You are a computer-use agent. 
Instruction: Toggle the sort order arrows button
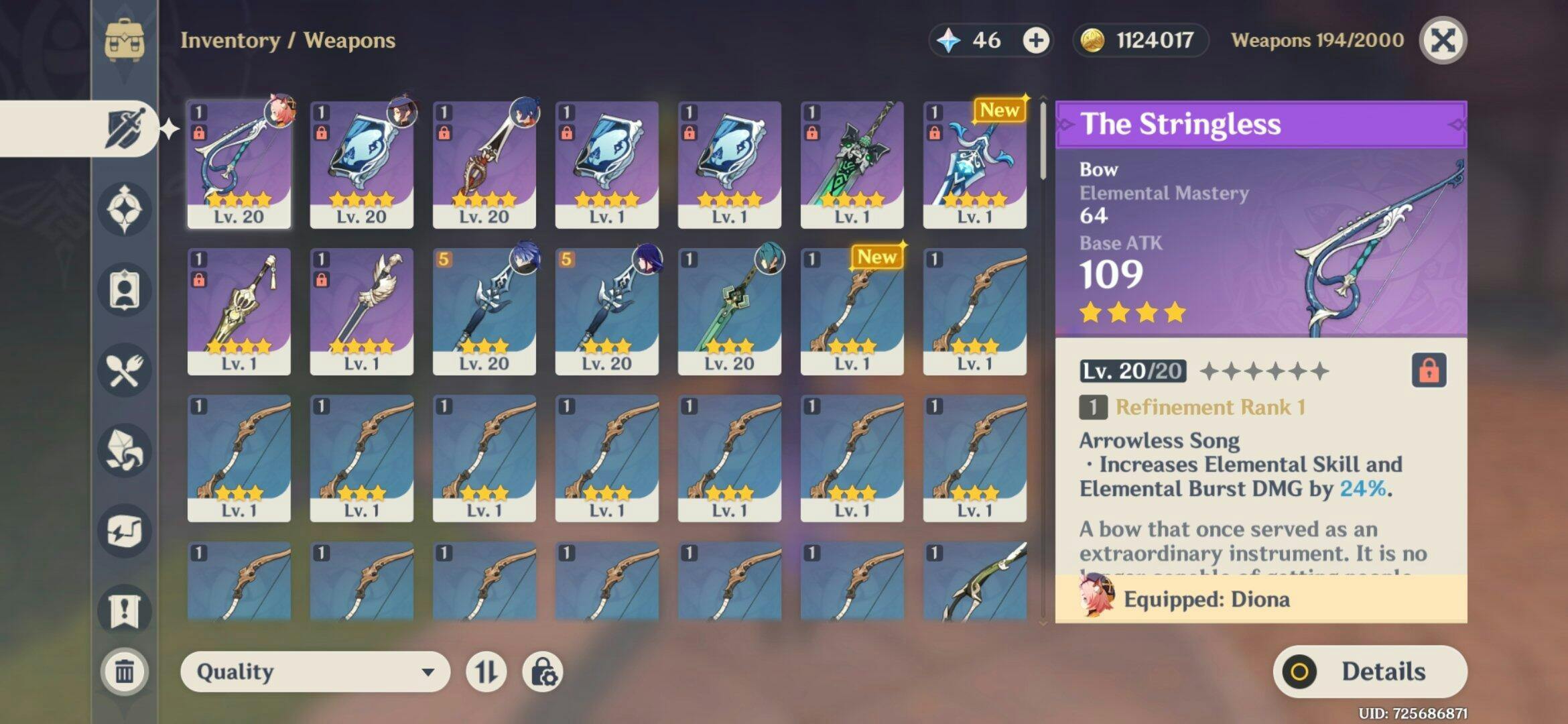coord(486,672)
